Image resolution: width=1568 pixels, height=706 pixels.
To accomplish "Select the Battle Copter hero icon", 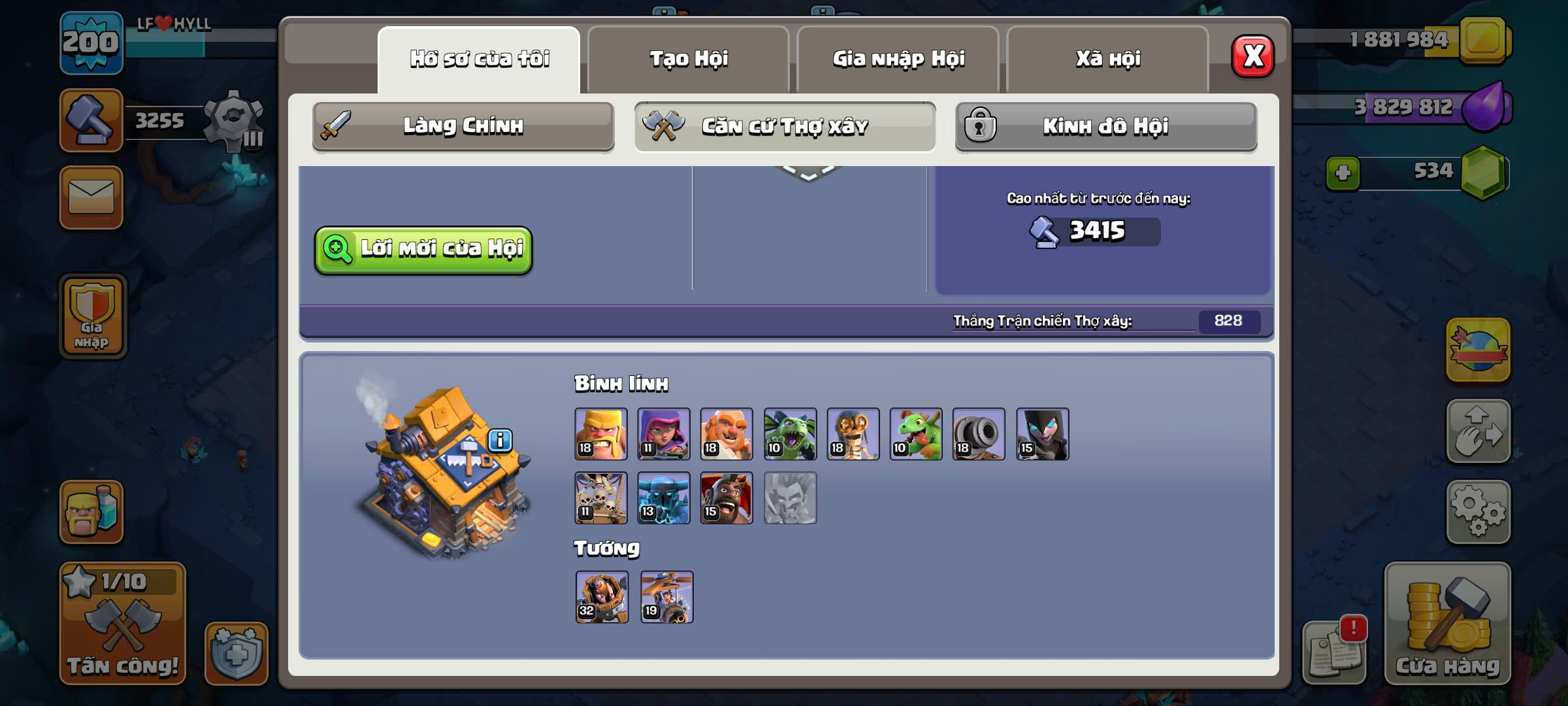I will [x=666, y=597].
